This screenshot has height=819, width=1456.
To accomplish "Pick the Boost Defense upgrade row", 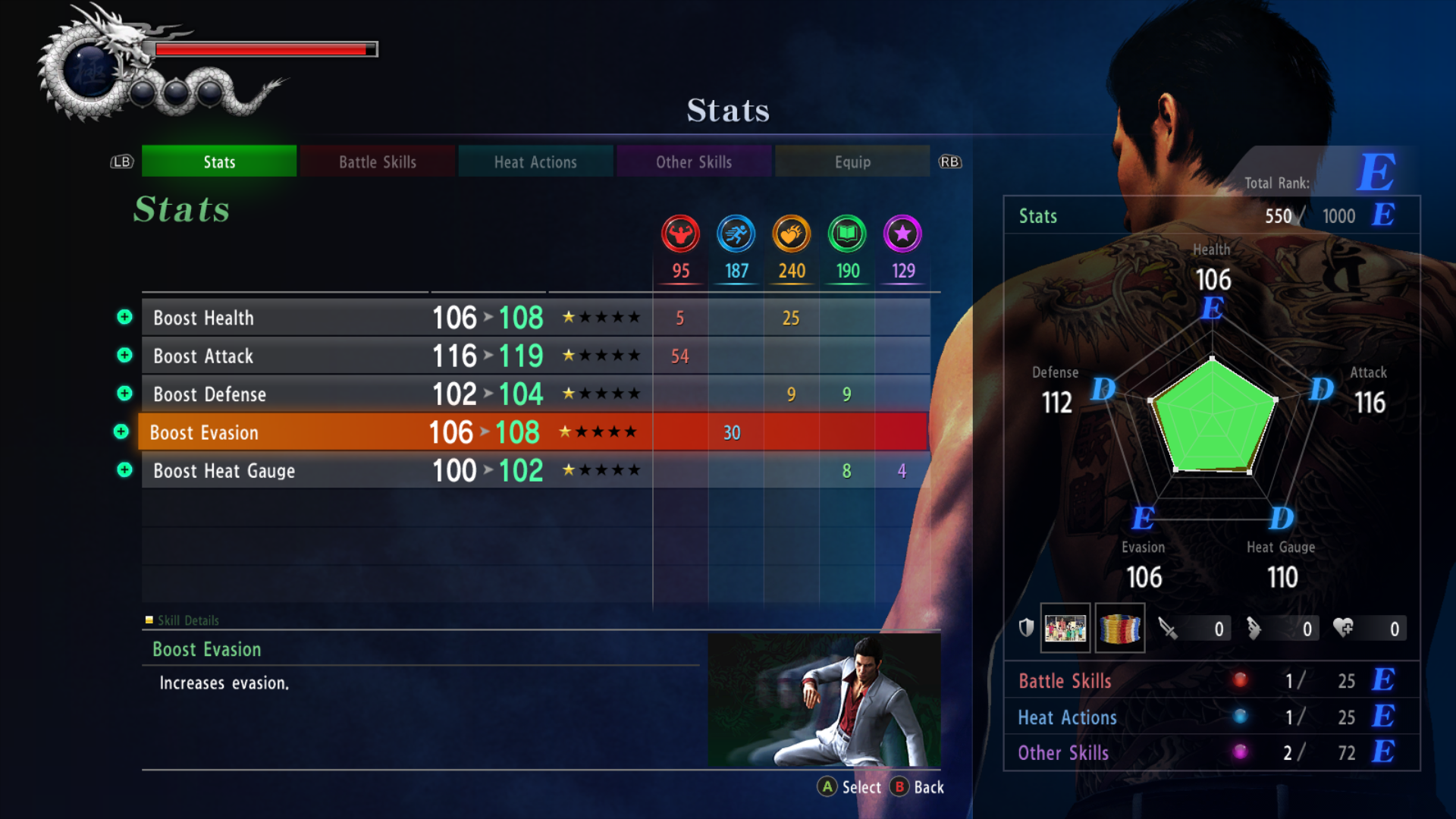I will pos(394,394).
